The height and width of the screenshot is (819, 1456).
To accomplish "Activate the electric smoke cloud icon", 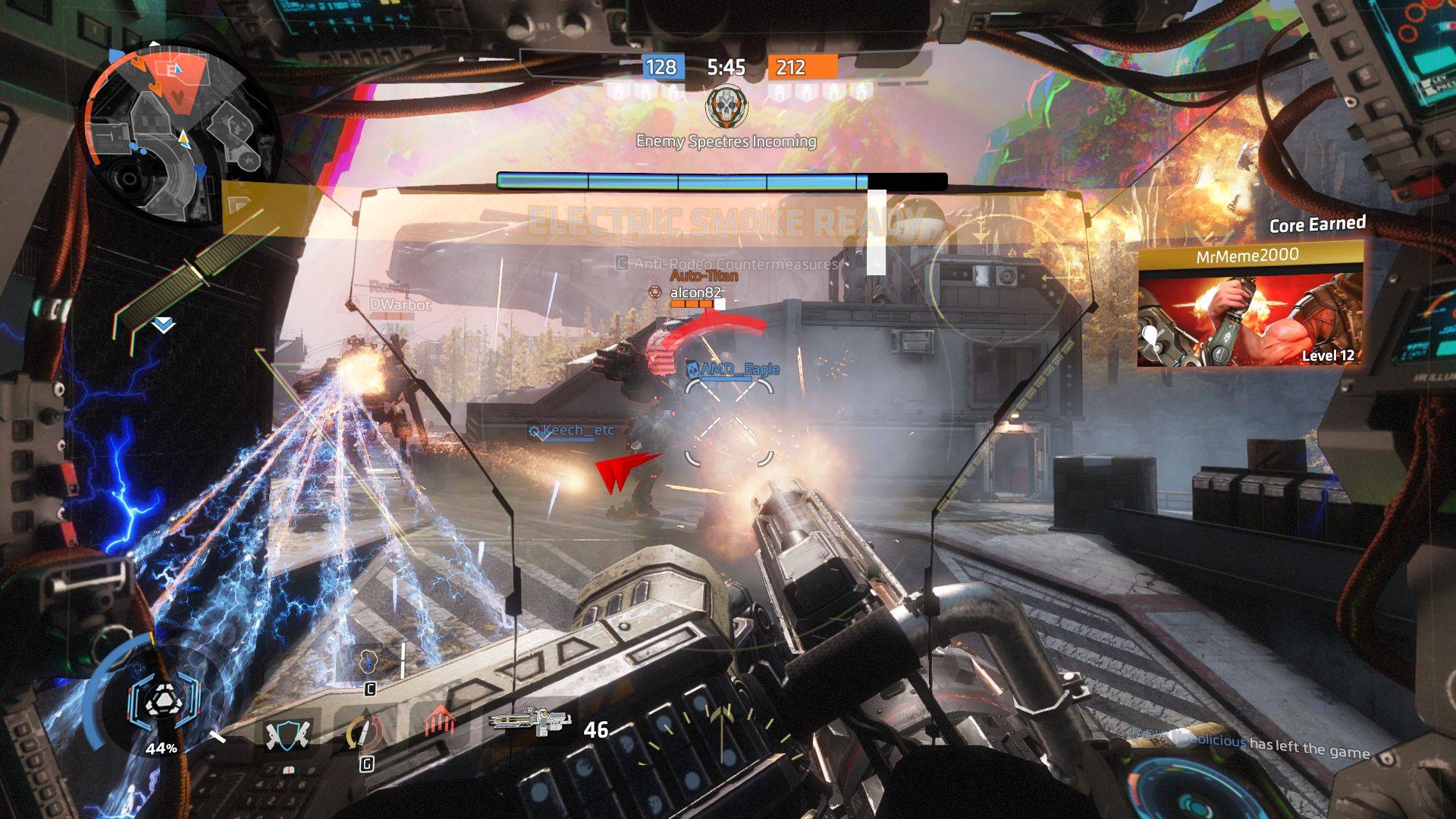I will [369, 661].
